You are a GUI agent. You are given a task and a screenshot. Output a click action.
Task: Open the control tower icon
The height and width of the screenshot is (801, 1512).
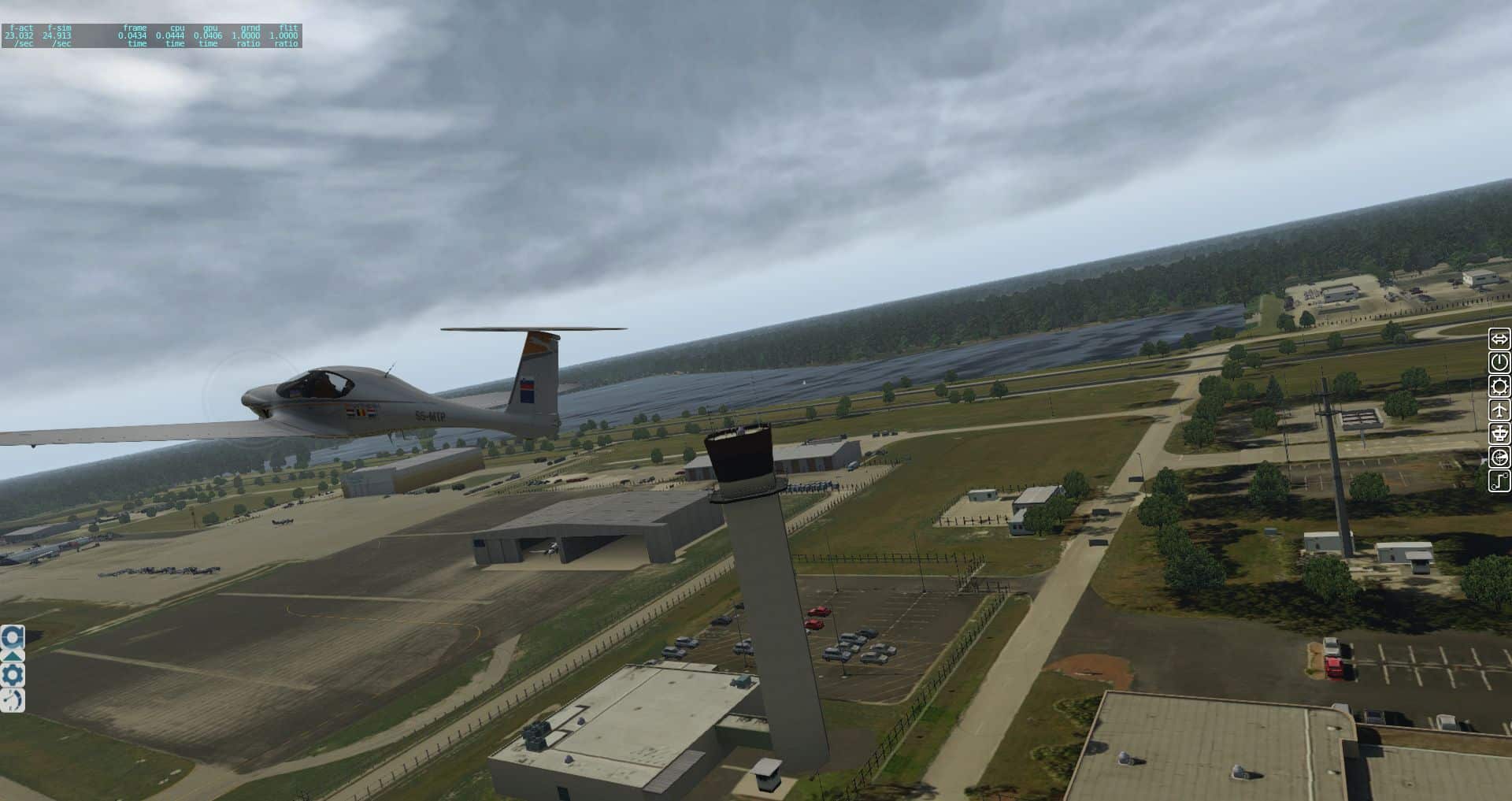[x=1499, y=433]
